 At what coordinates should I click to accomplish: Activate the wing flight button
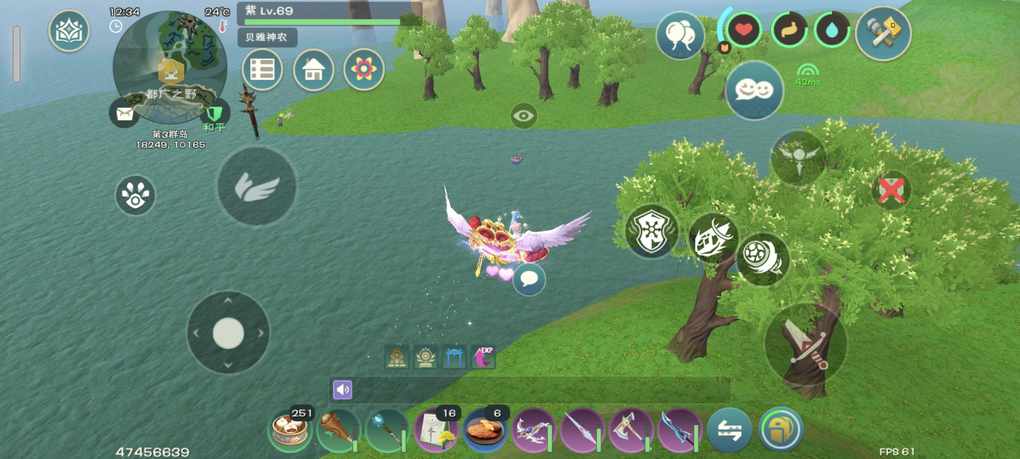pyautogui.click(x=257, y=186)
